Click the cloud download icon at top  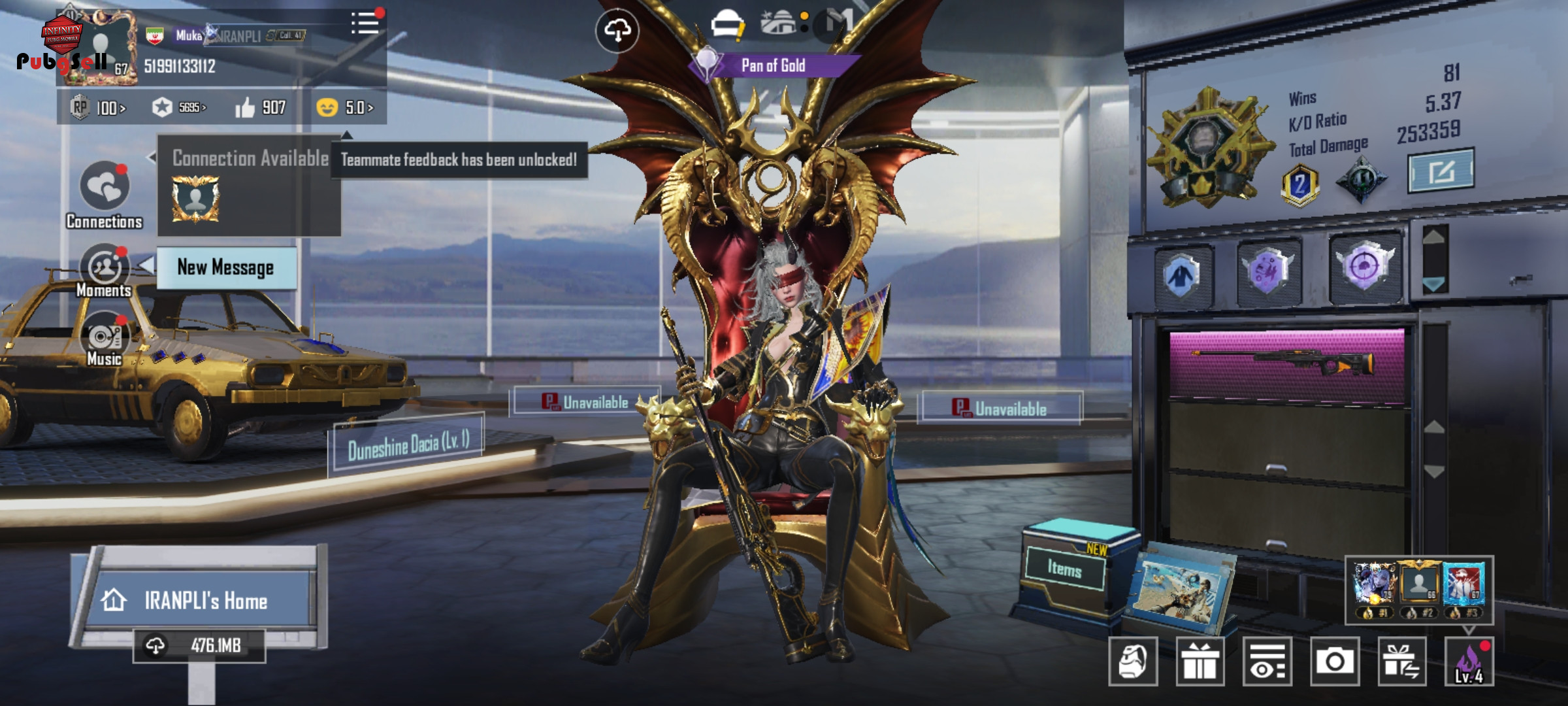(x=617, y=30)
